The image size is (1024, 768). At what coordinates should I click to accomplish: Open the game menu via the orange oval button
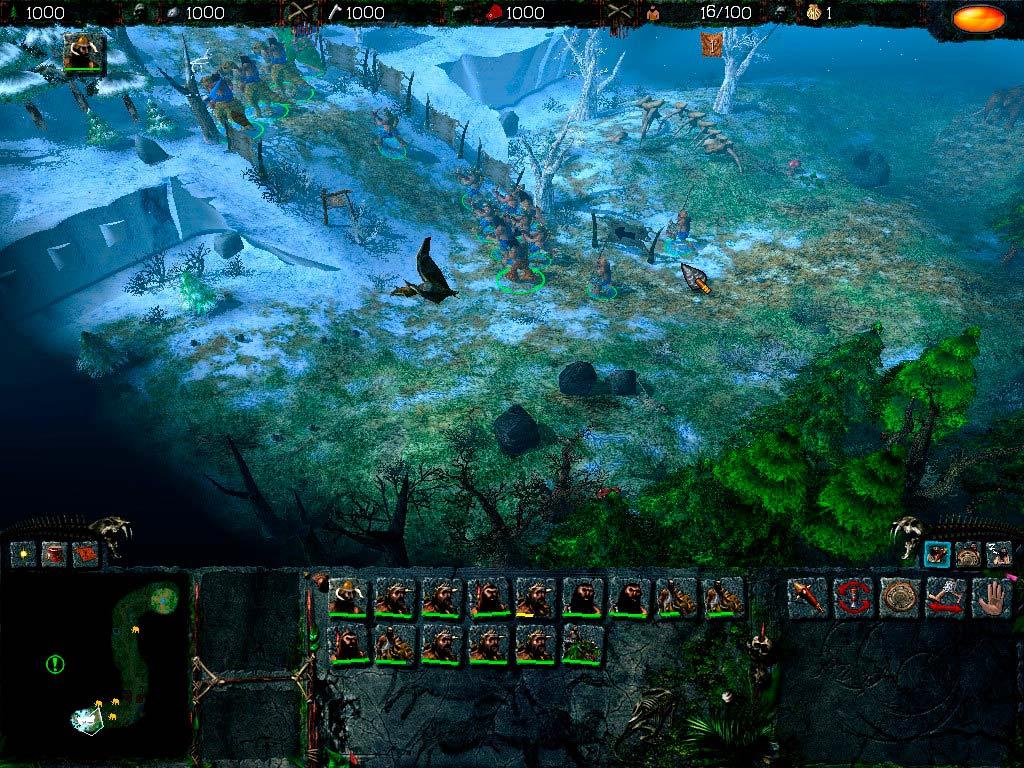click(978, 18)
